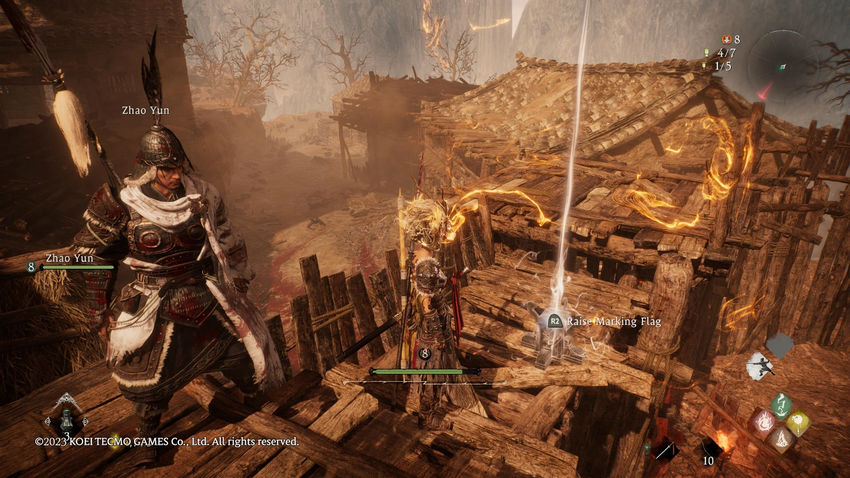Screen dimensions: 850x478
Task: Pick the ranged weapon slot with 10 ammo
Action: click(x=712, y=450)
